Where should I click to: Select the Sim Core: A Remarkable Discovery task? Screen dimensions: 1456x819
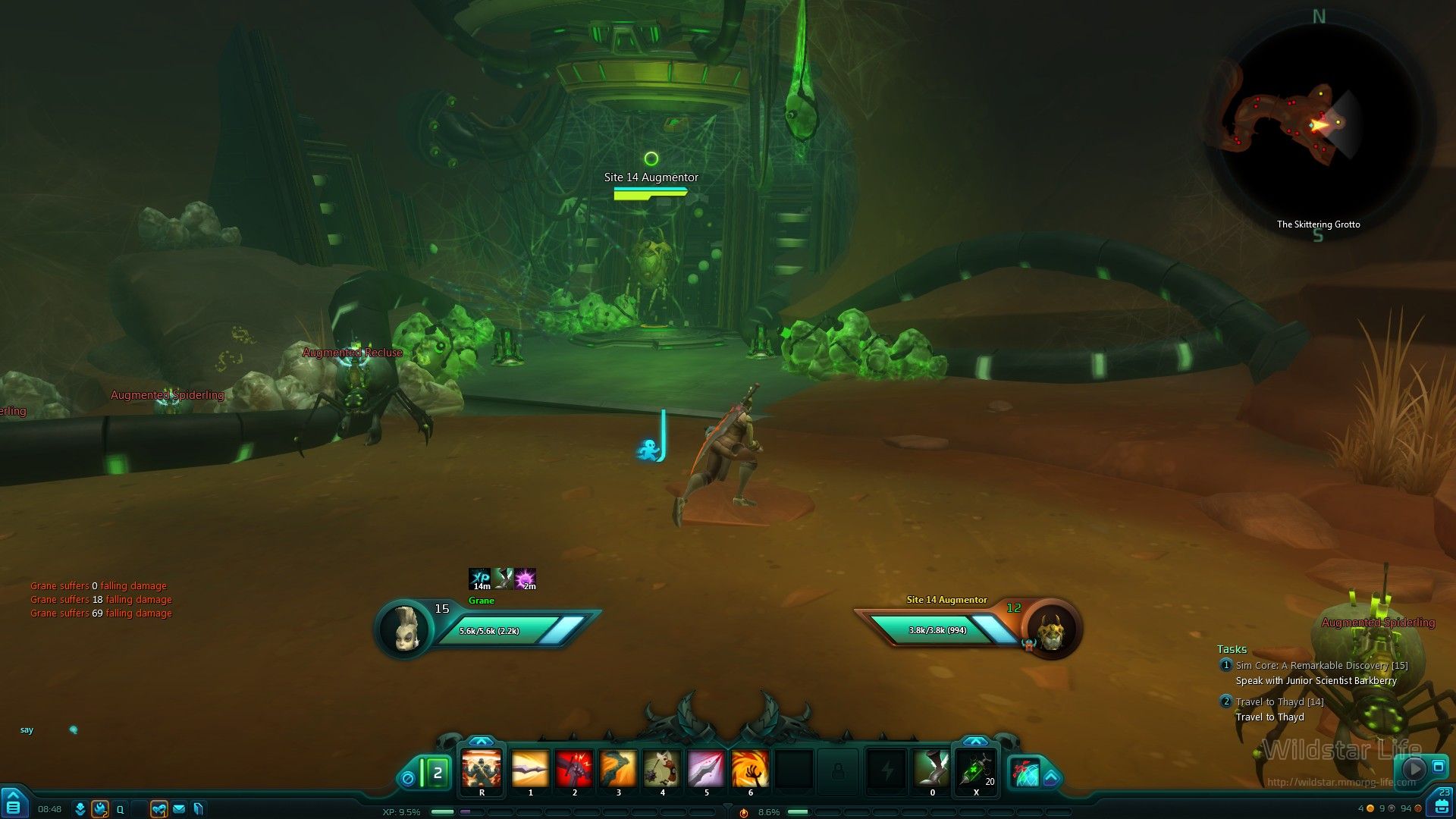[1321, 666]
